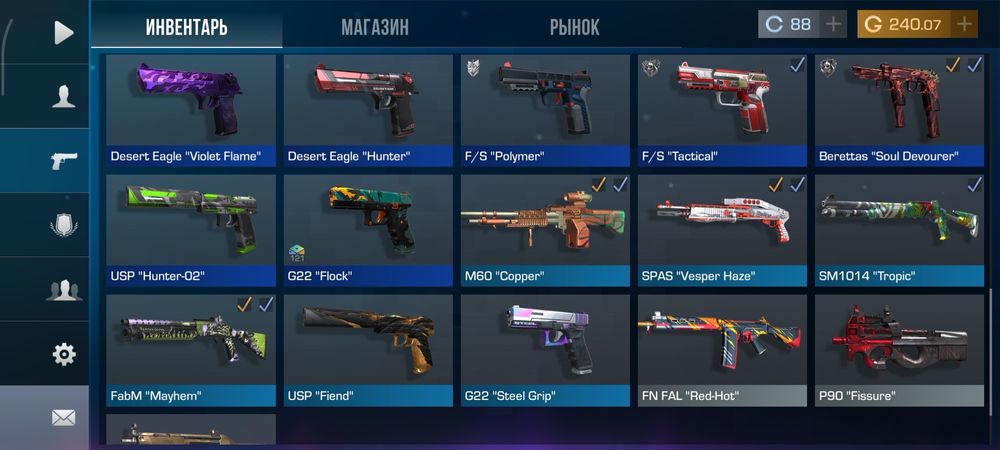Screen dimensions: 1000x450
Task: Tap the play arrow in the sidebar
Action: coord(63,32)
